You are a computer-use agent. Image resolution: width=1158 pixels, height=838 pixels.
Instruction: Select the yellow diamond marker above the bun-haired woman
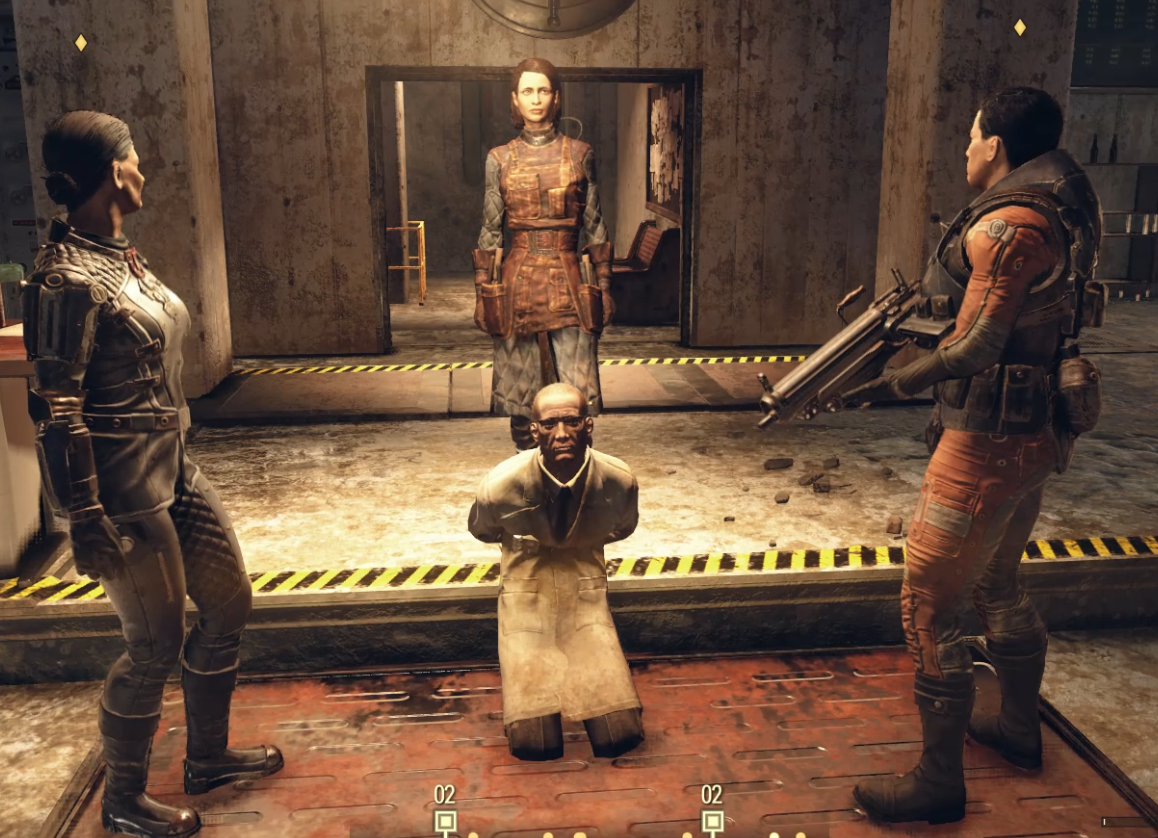click(x=81, y=42)
